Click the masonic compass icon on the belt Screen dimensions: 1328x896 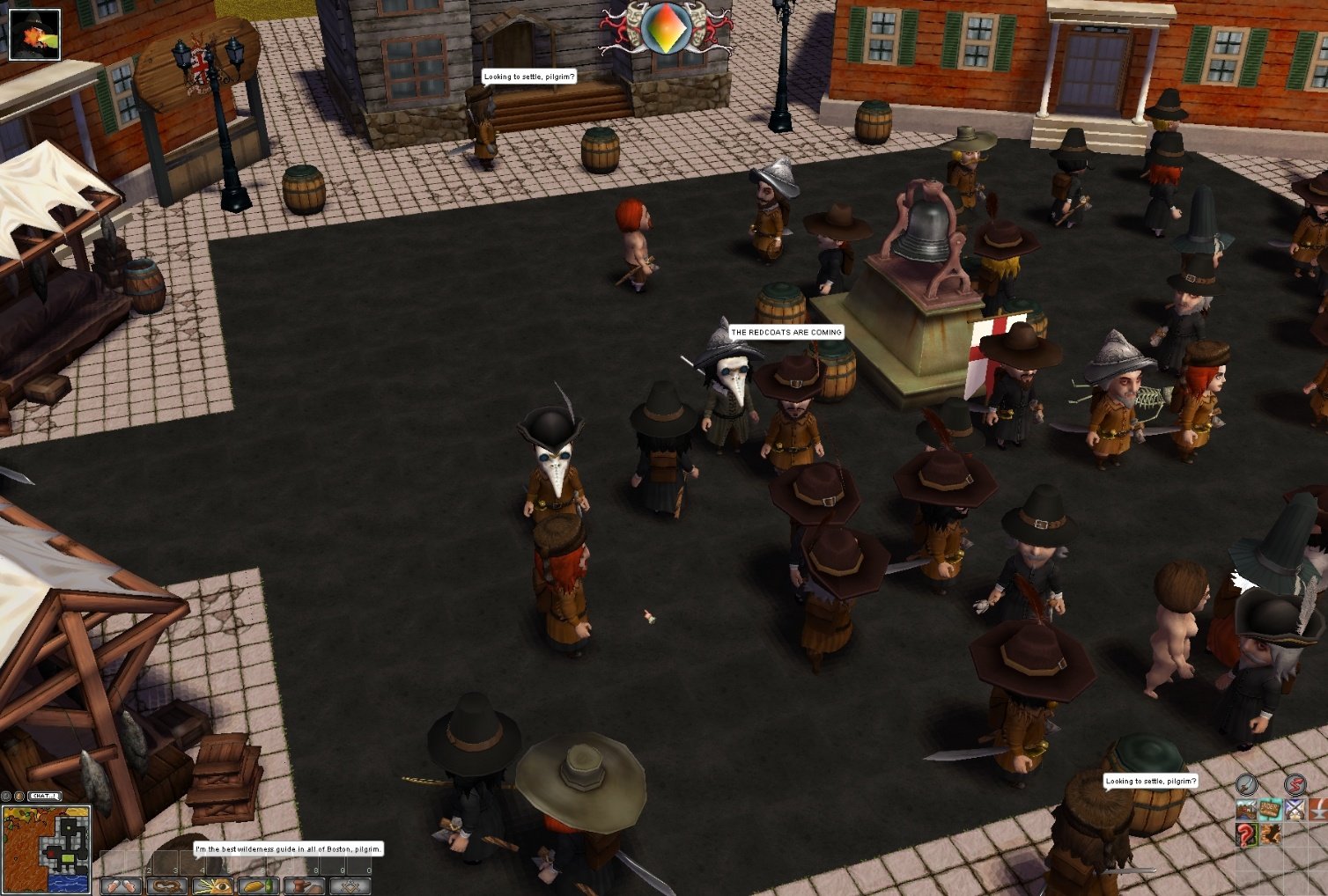point(351,885)
